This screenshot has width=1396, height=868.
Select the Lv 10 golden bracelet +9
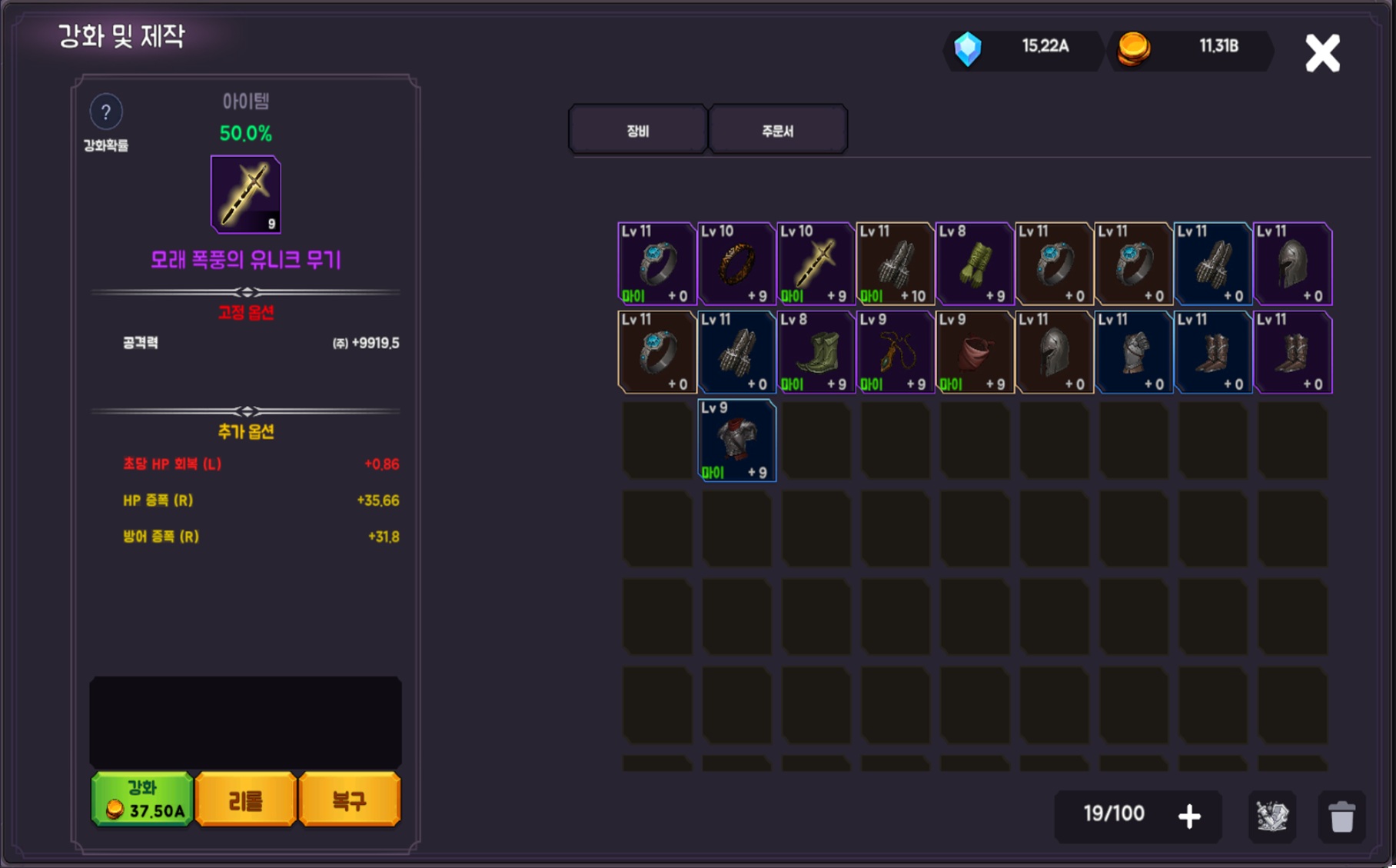coord(736,264)
